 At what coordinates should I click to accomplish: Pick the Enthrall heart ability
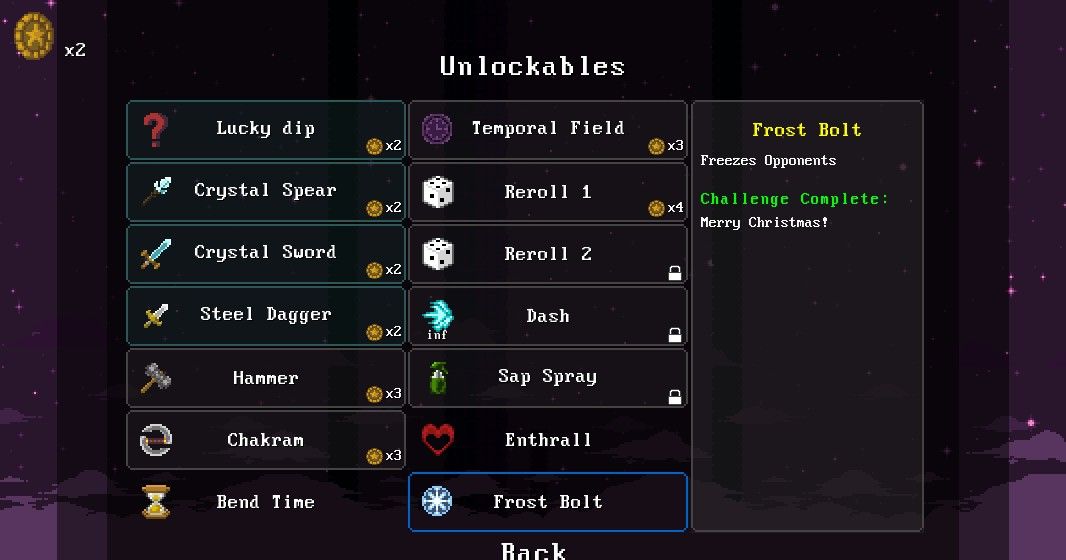tap(547, 440)
